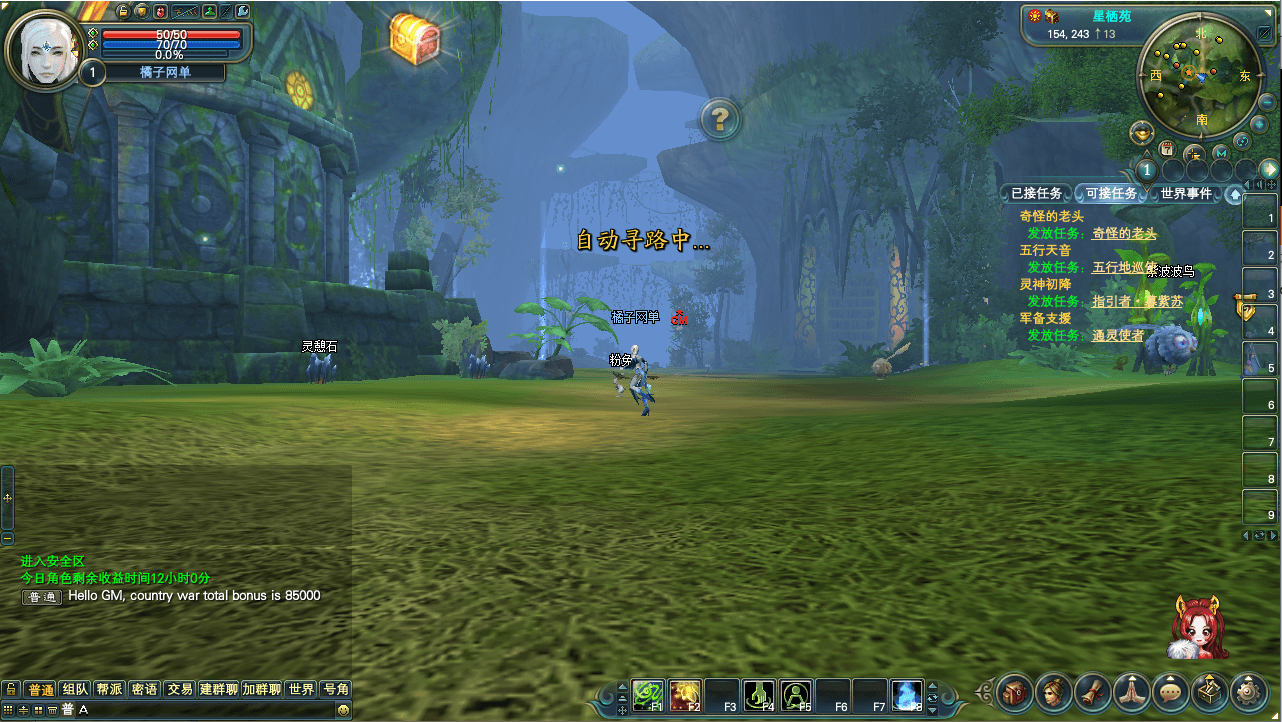Open the calendar icon below the minimap
The height and width of the screenshot is (722, 1282).
point(1167,148)
